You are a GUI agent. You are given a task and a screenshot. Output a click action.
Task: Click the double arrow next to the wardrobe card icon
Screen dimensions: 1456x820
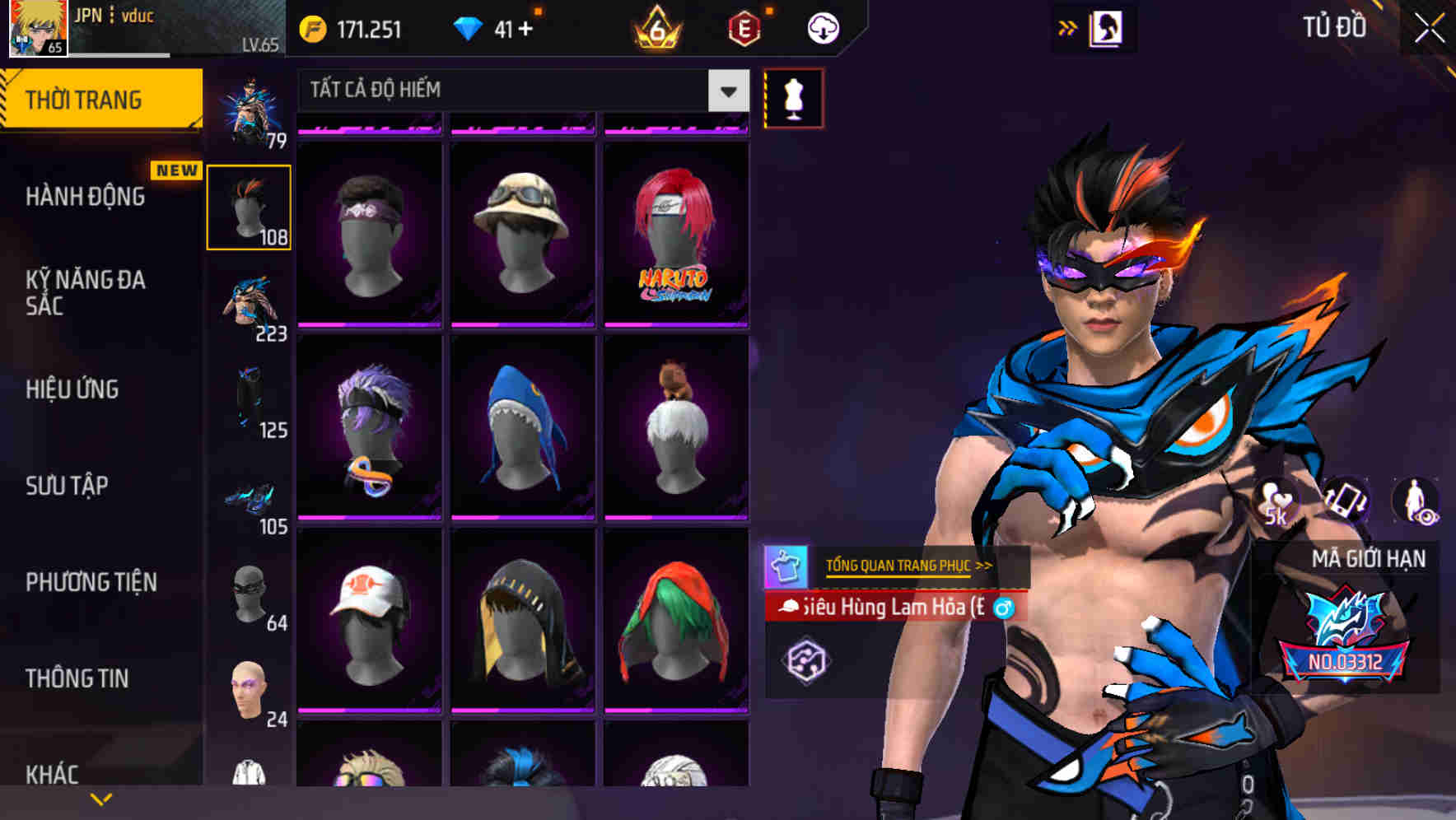1069,27
